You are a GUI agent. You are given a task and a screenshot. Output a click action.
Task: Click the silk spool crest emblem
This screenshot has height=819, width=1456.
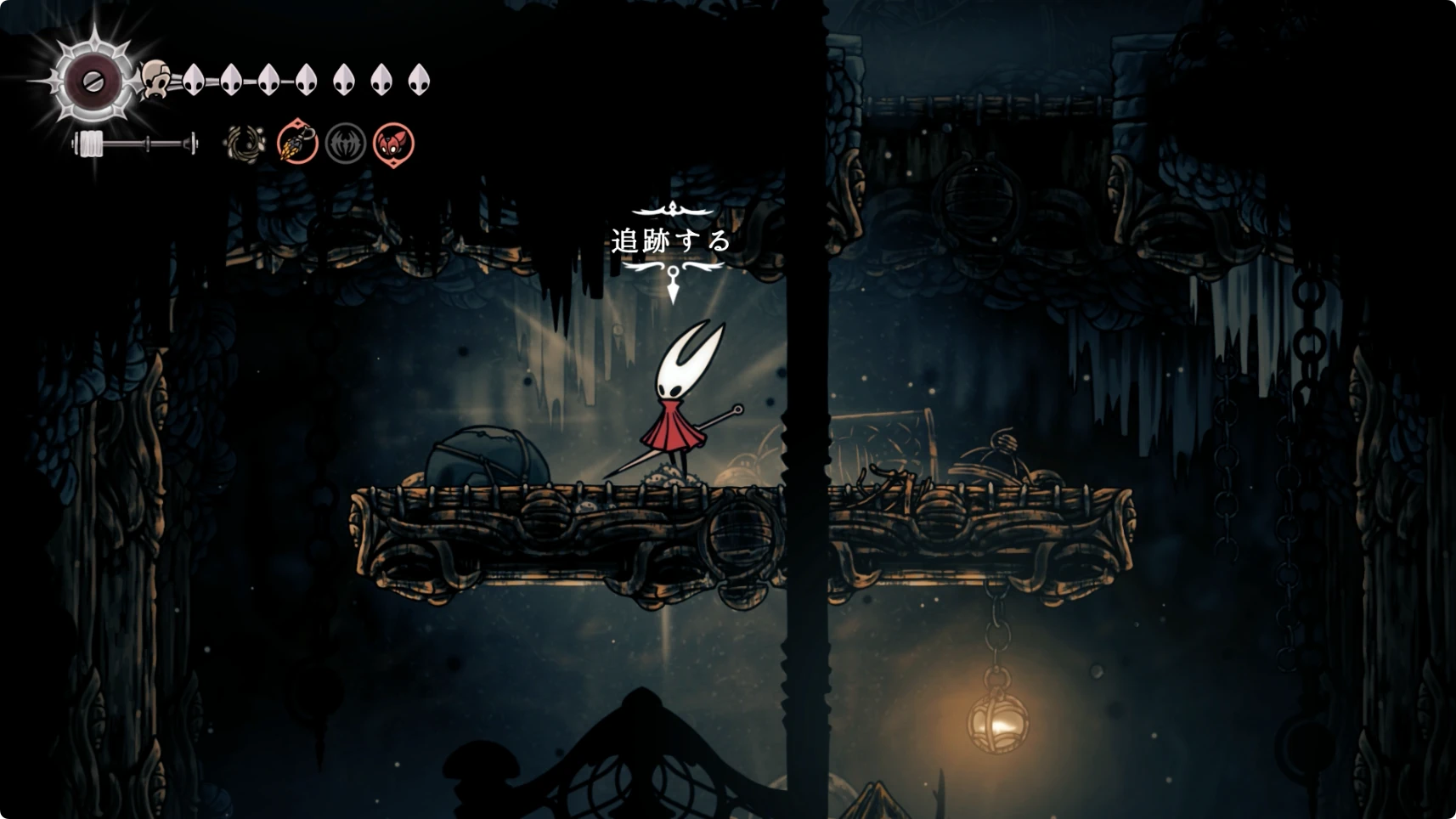click(x=93, y=82)
